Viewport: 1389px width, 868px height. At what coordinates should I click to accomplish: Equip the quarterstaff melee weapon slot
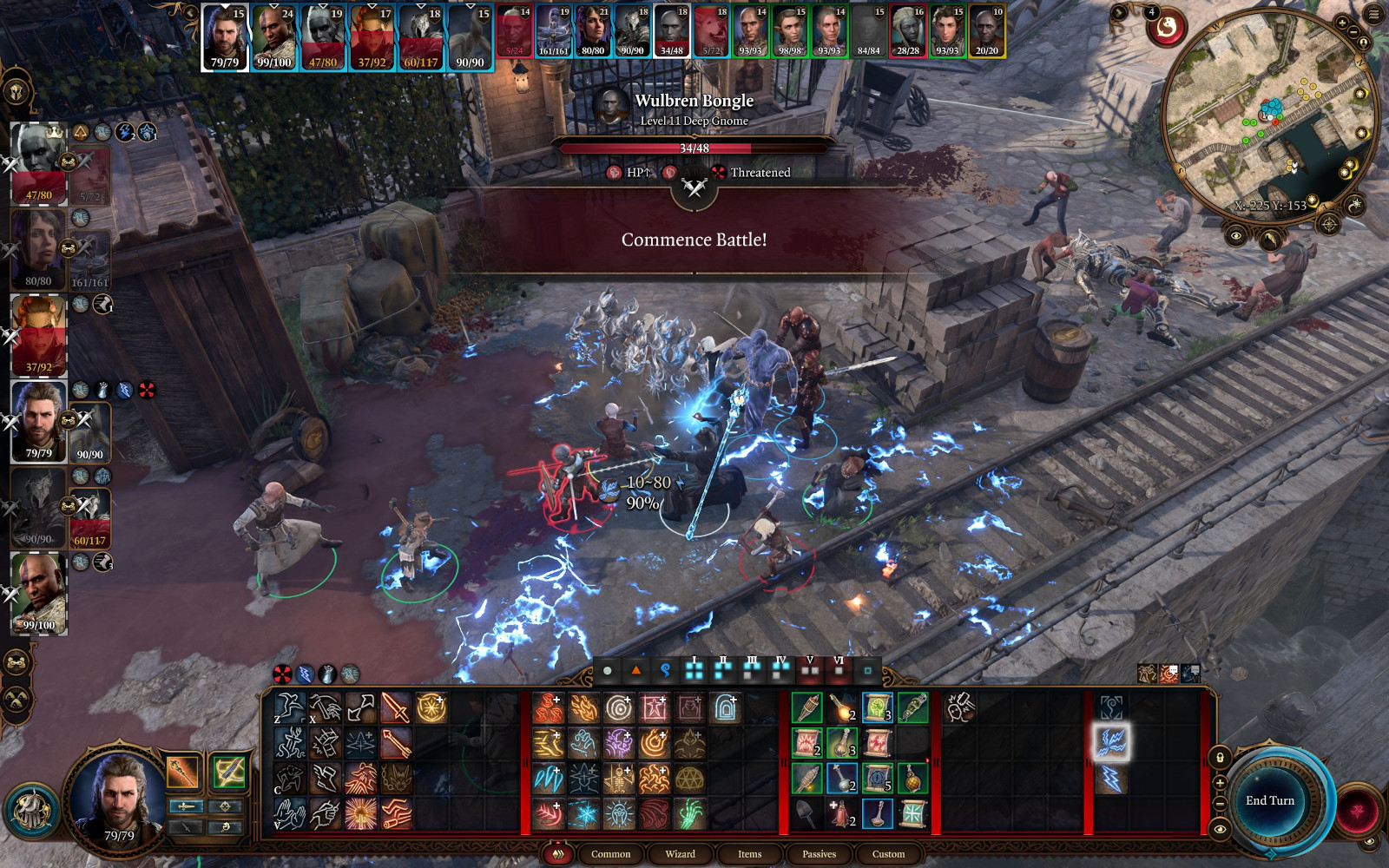(183, 772)
